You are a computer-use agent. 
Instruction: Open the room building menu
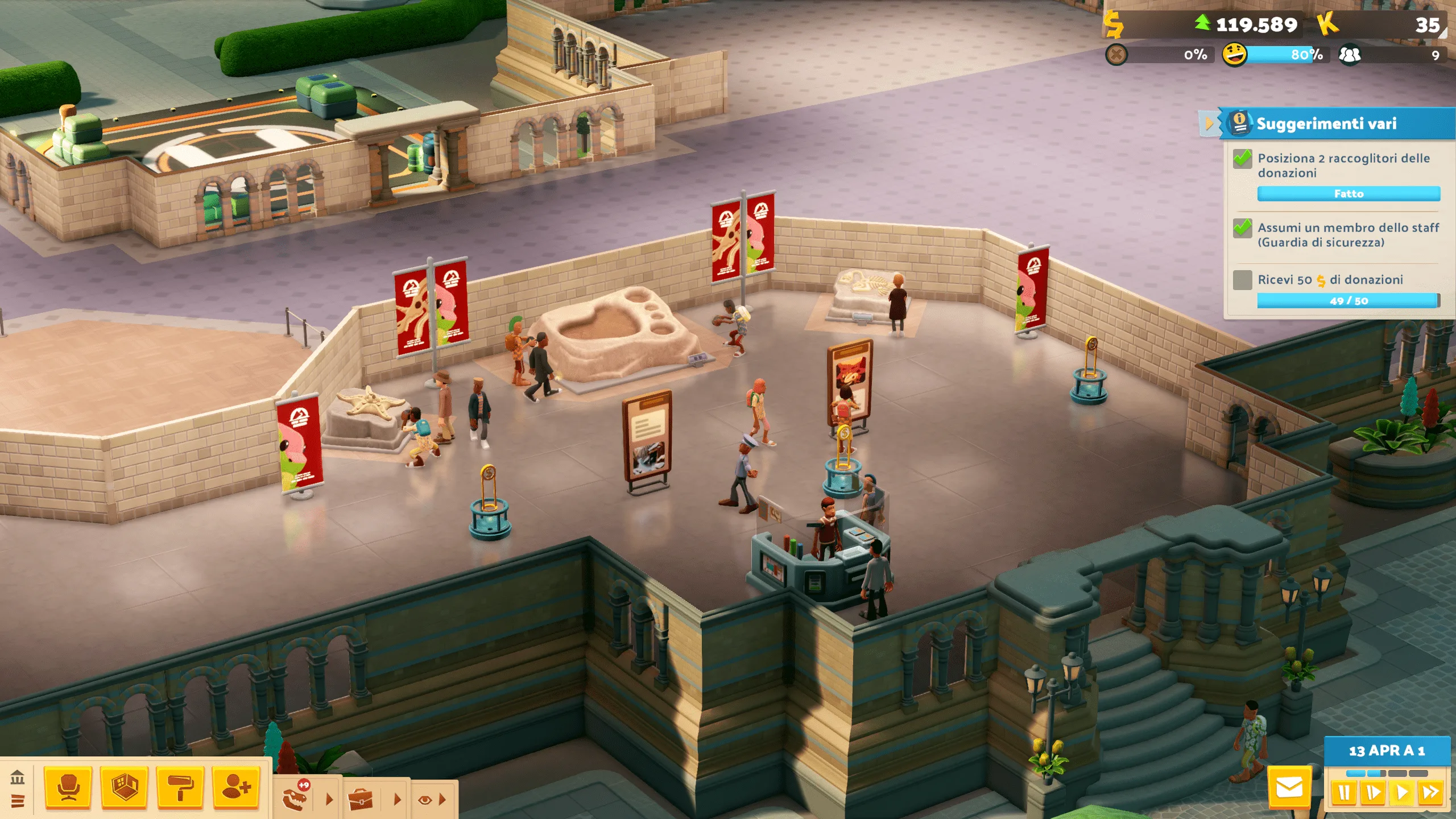click(x=124, y=787)
